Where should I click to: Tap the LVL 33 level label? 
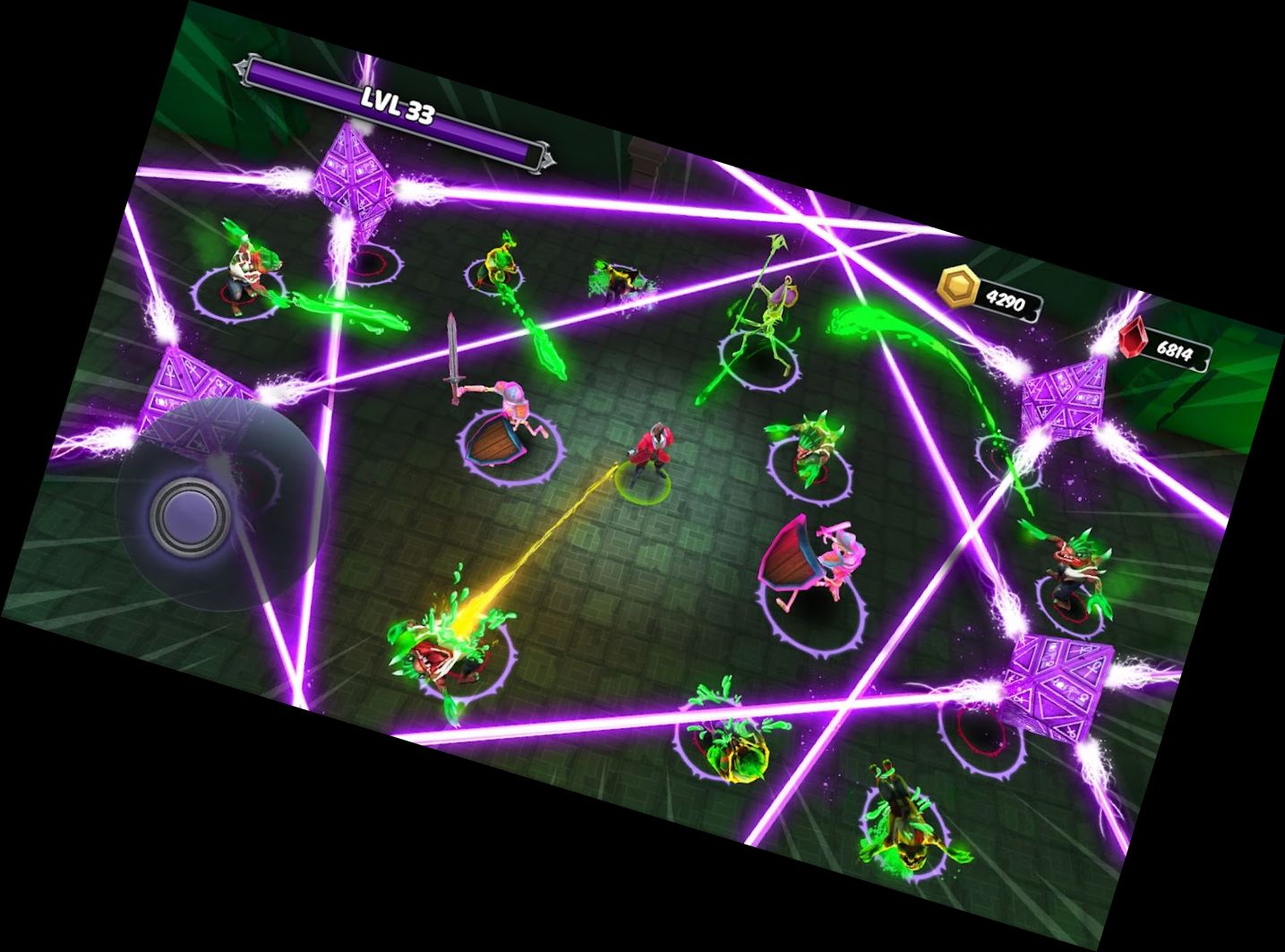pos(398,106)
